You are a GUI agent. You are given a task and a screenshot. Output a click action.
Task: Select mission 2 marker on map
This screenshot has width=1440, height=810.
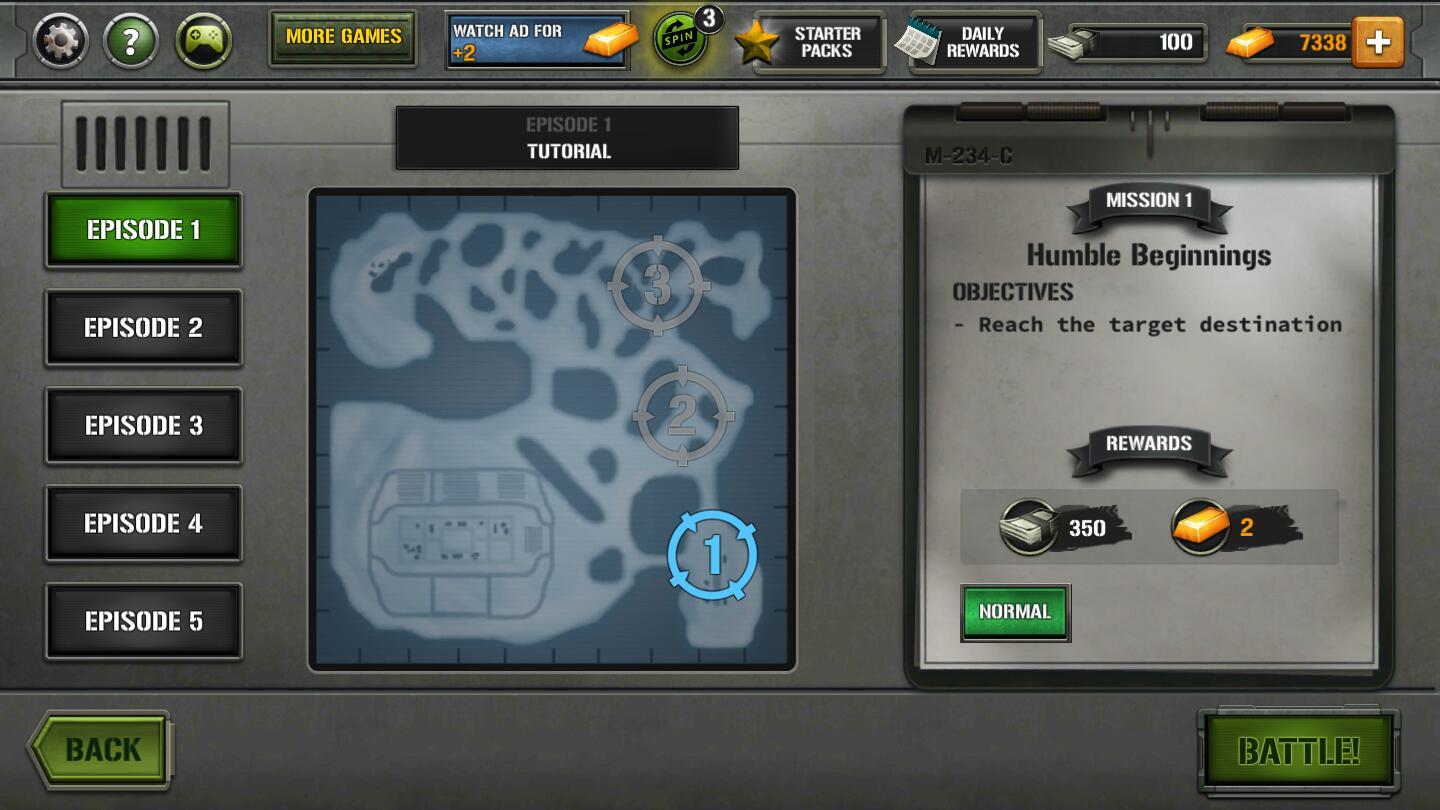coord(683,415)
